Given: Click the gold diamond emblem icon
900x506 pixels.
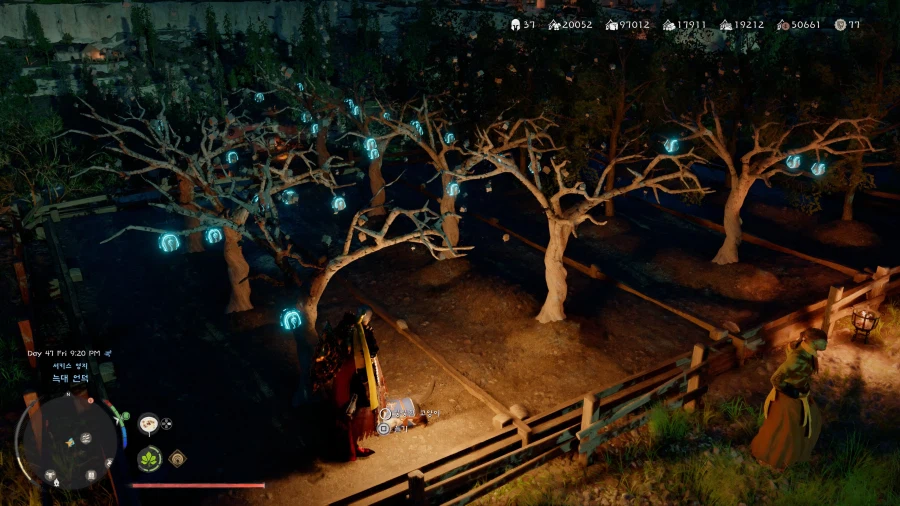Looking at the screenshot, I should click(177, 458).
